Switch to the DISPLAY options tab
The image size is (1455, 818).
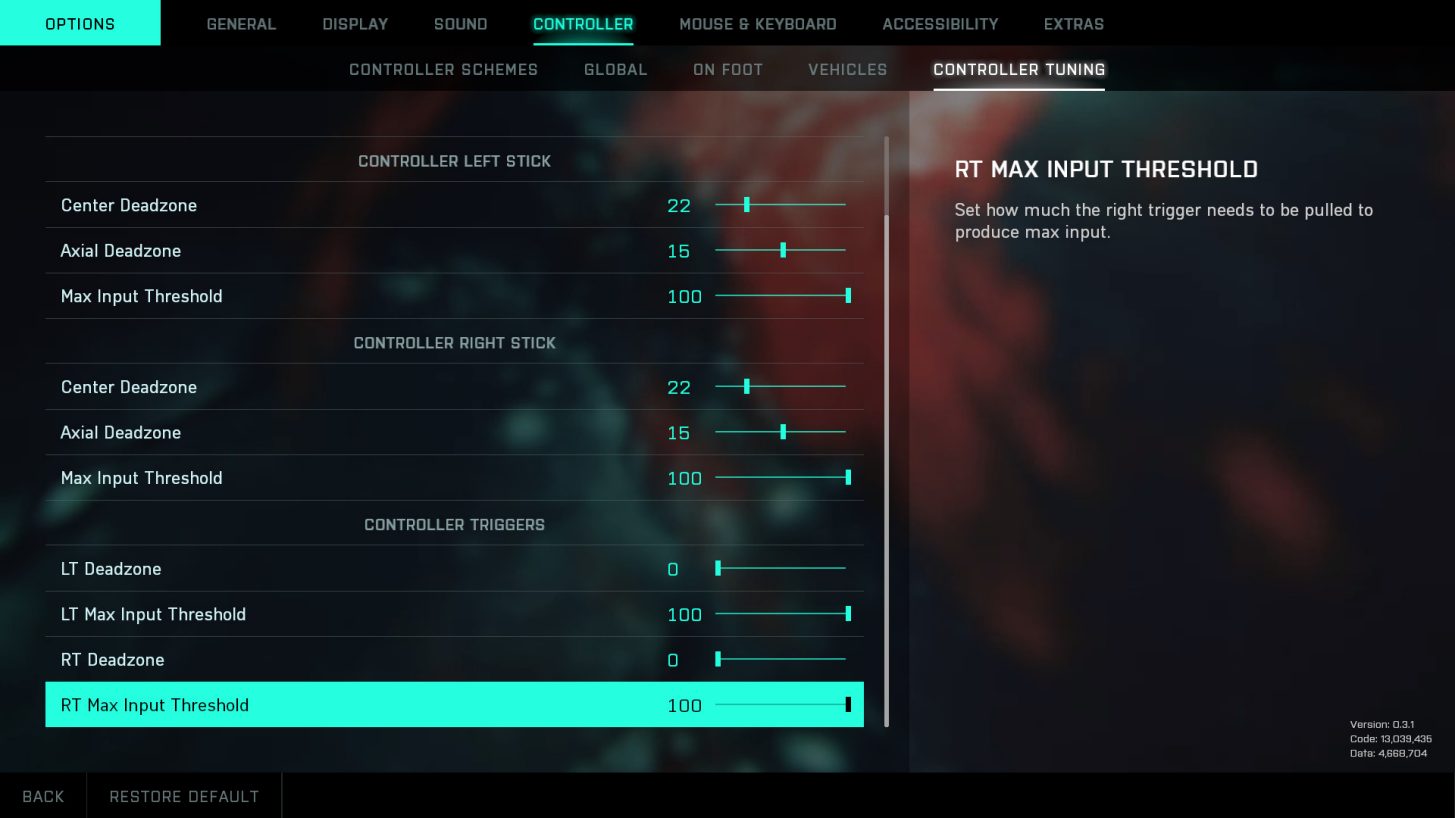tap(355, 23)
